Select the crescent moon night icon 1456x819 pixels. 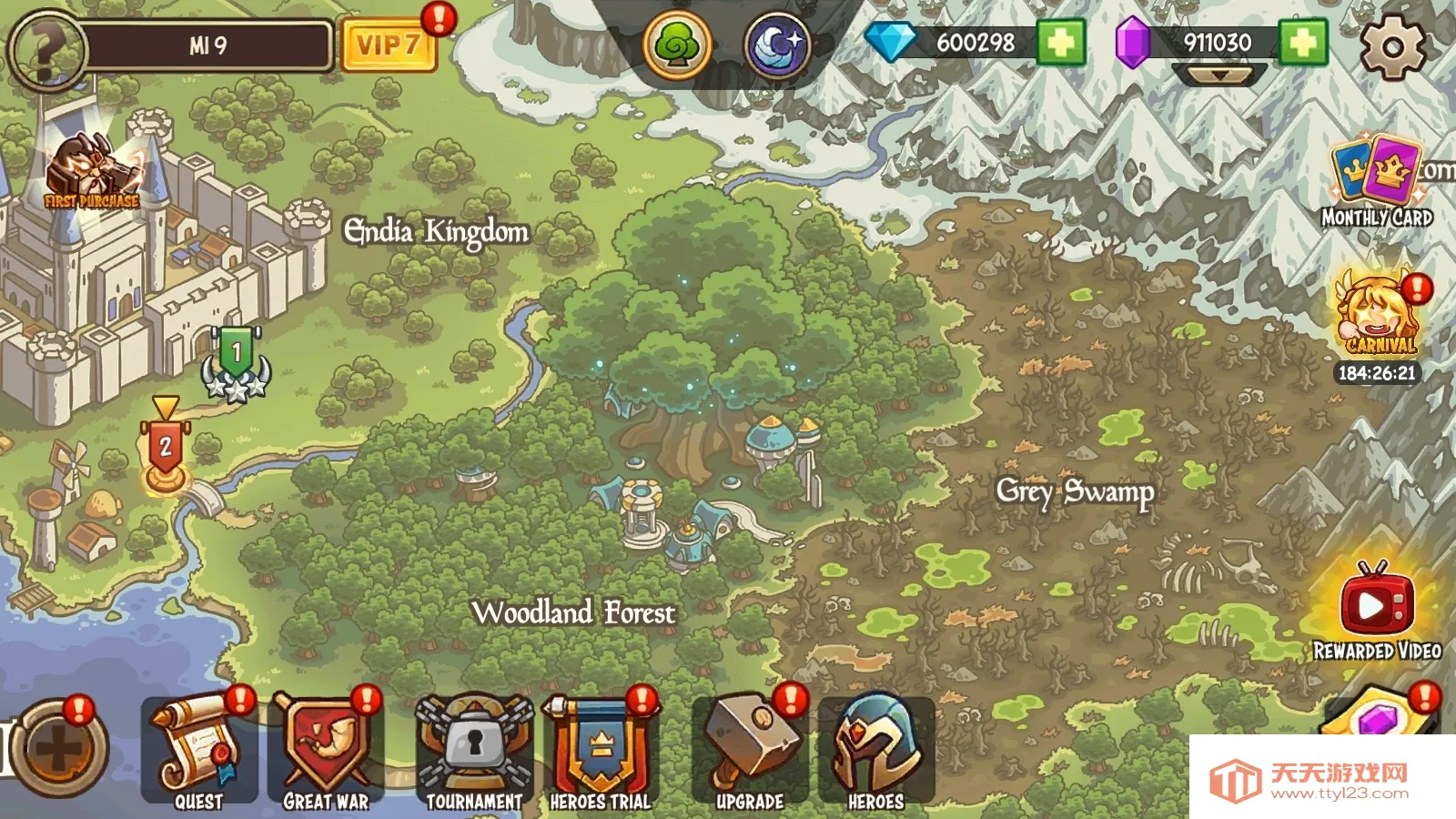778,45
